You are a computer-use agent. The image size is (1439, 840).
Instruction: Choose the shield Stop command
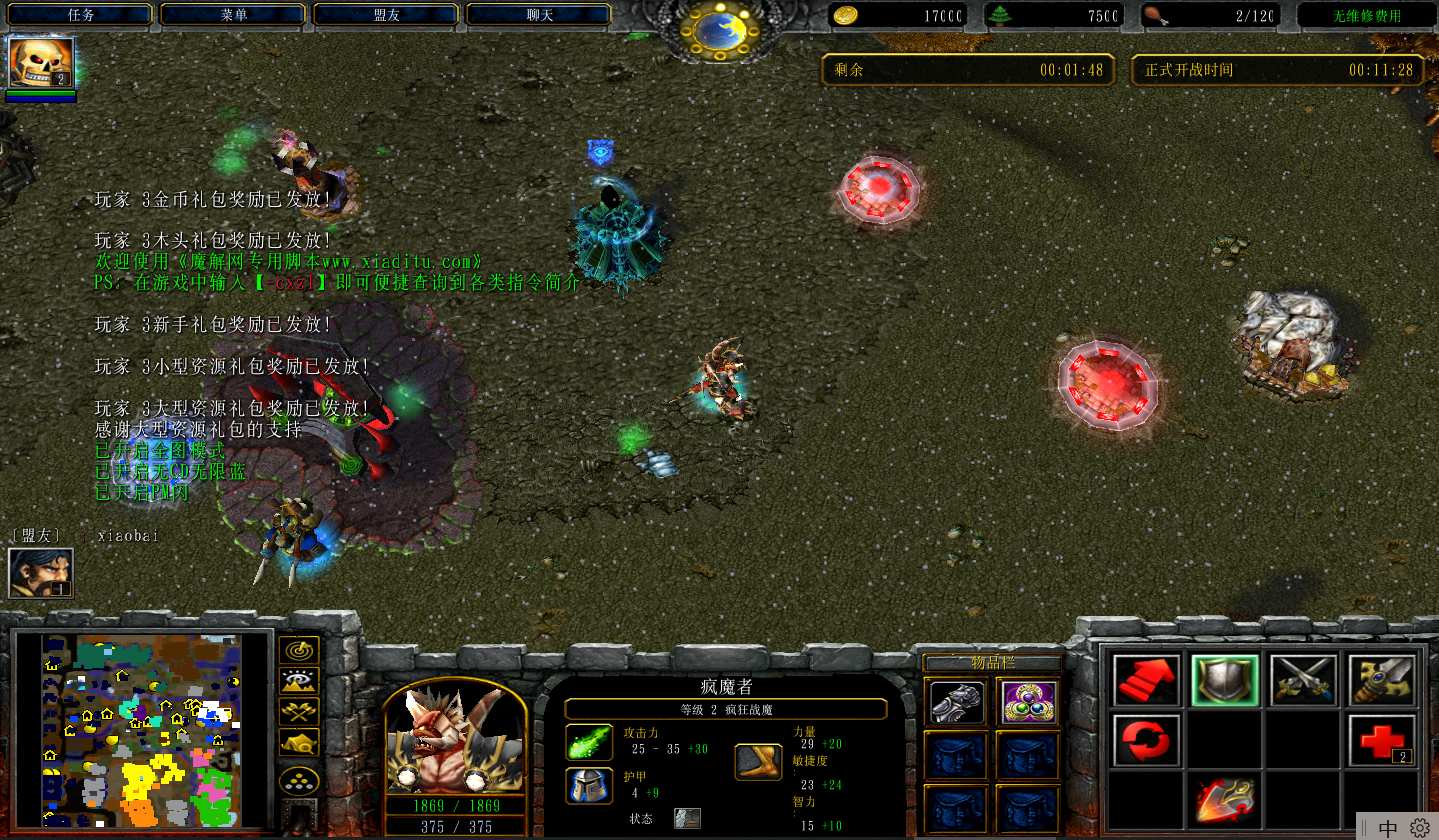(x=1225, y=681)
